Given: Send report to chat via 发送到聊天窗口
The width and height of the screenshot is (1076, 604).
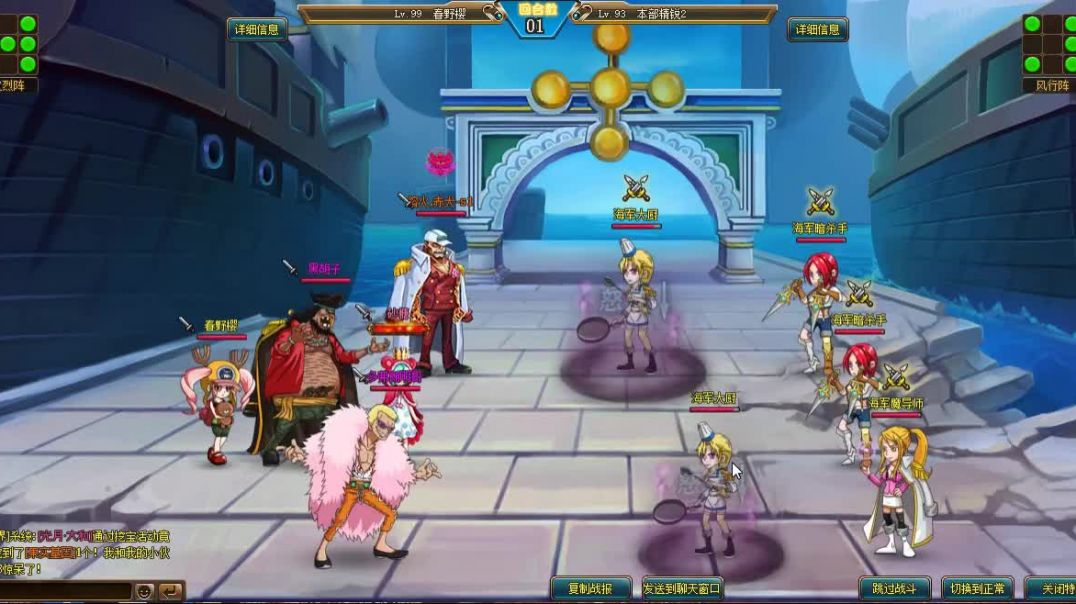Looking at the screenshot, I should point(681,588).
